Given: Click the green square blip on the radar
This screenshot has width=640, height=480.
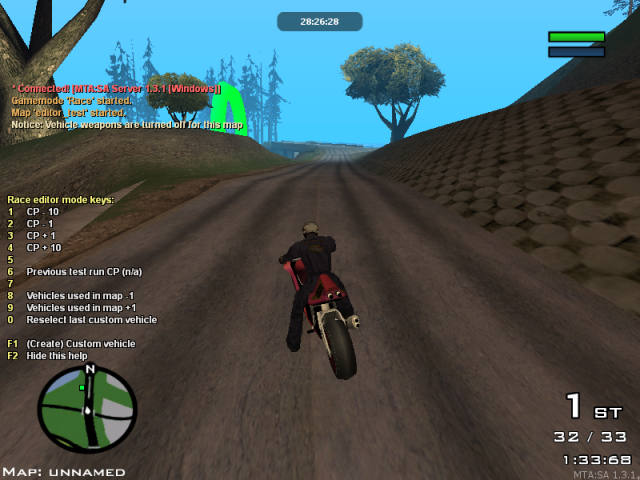Looking at the screenshot, I should 82,386.
